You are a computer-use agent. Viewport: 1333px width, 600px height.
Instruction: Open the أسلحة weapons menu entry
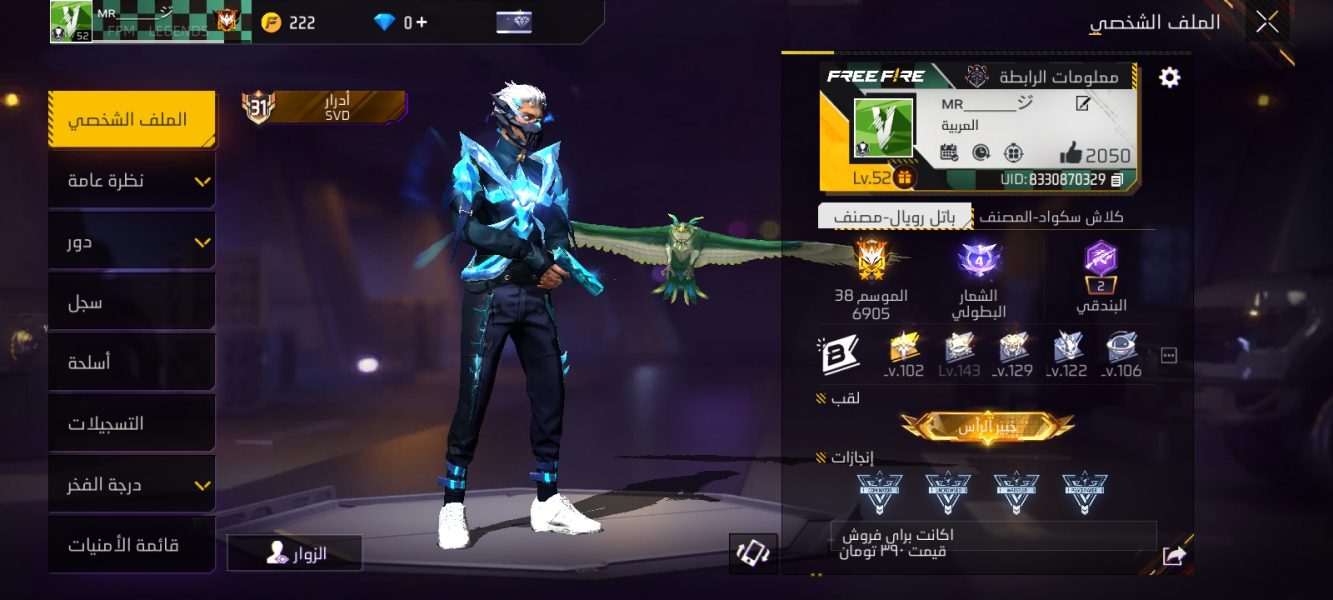pos(132,363)
